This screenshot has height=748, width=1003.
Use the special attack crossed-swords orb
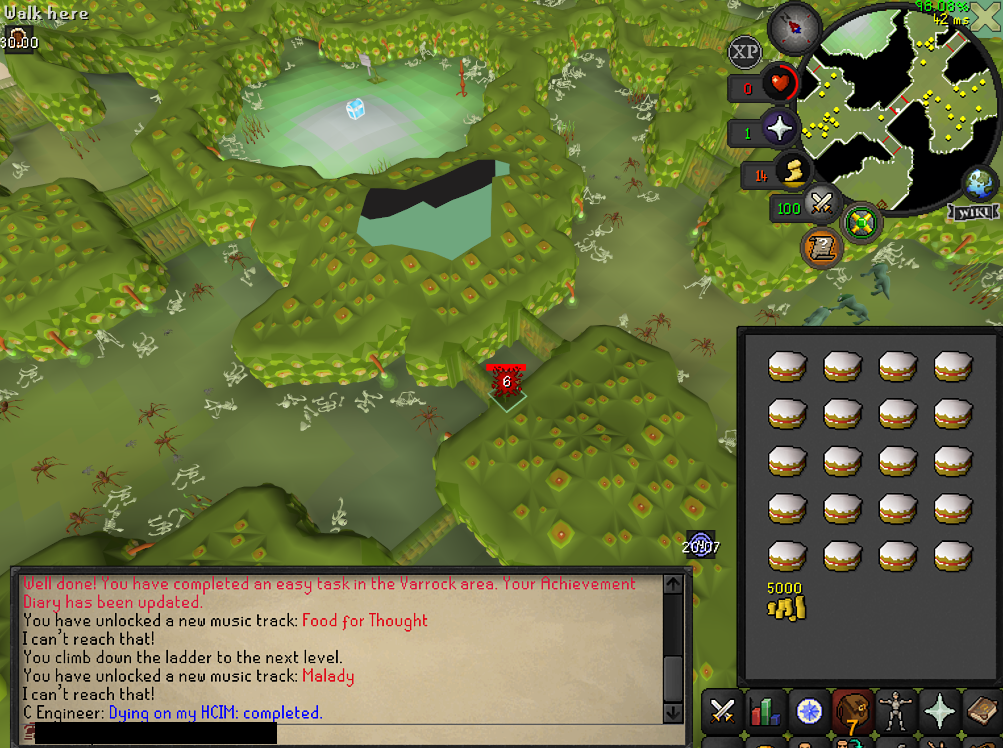pyautogui.click(x=823, y=205)
